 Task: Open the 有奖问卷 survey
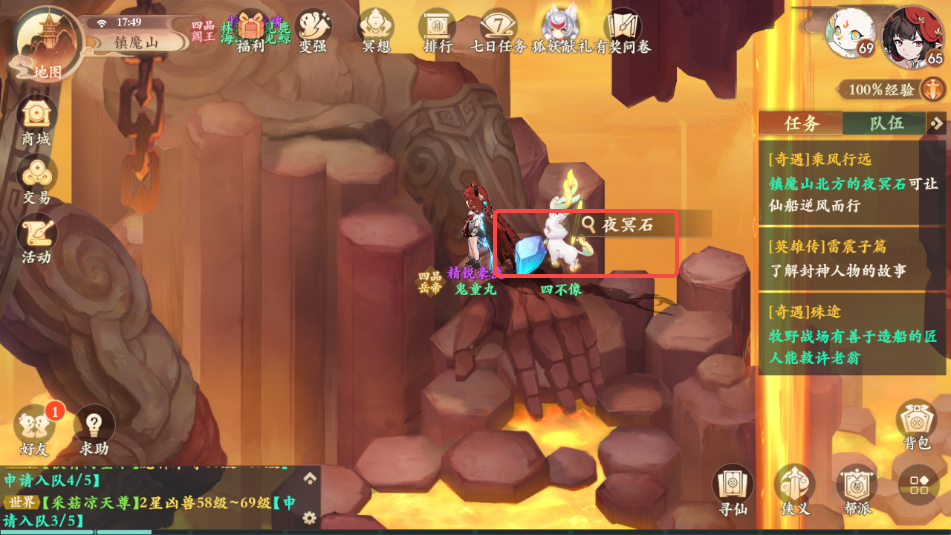click(622, 32)
